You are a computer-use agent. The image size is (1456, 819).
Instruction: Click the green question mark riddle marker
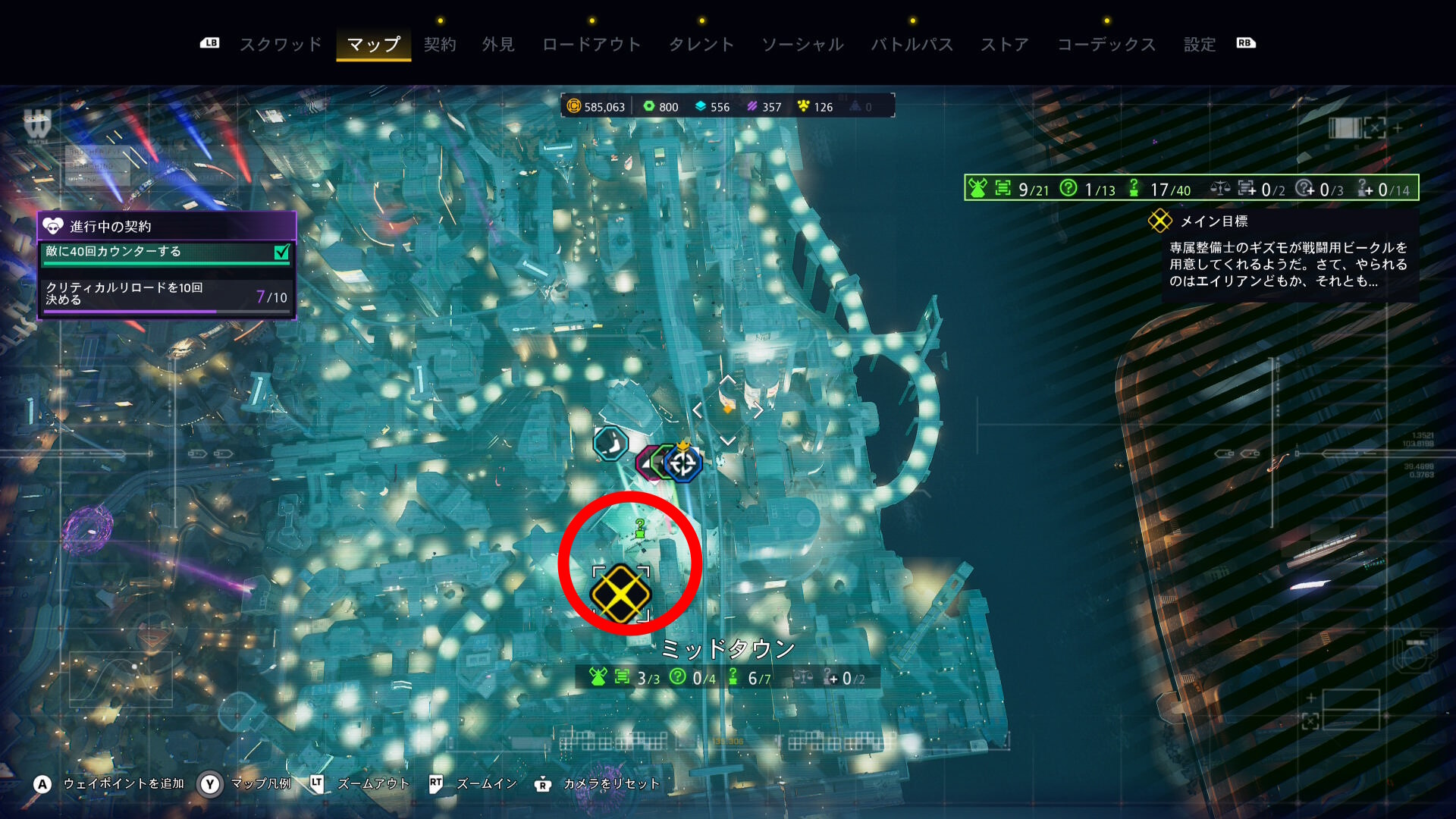point(640,528)
